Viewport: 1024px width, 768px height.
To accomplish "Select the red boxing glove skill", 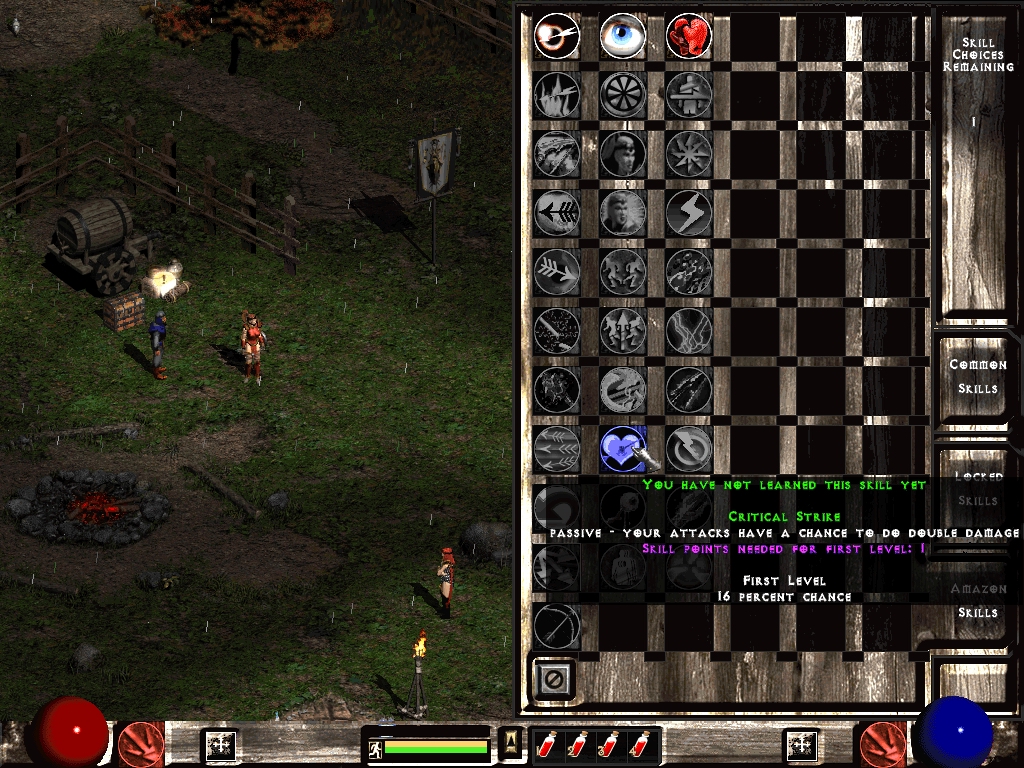I will tap(687, 37).
